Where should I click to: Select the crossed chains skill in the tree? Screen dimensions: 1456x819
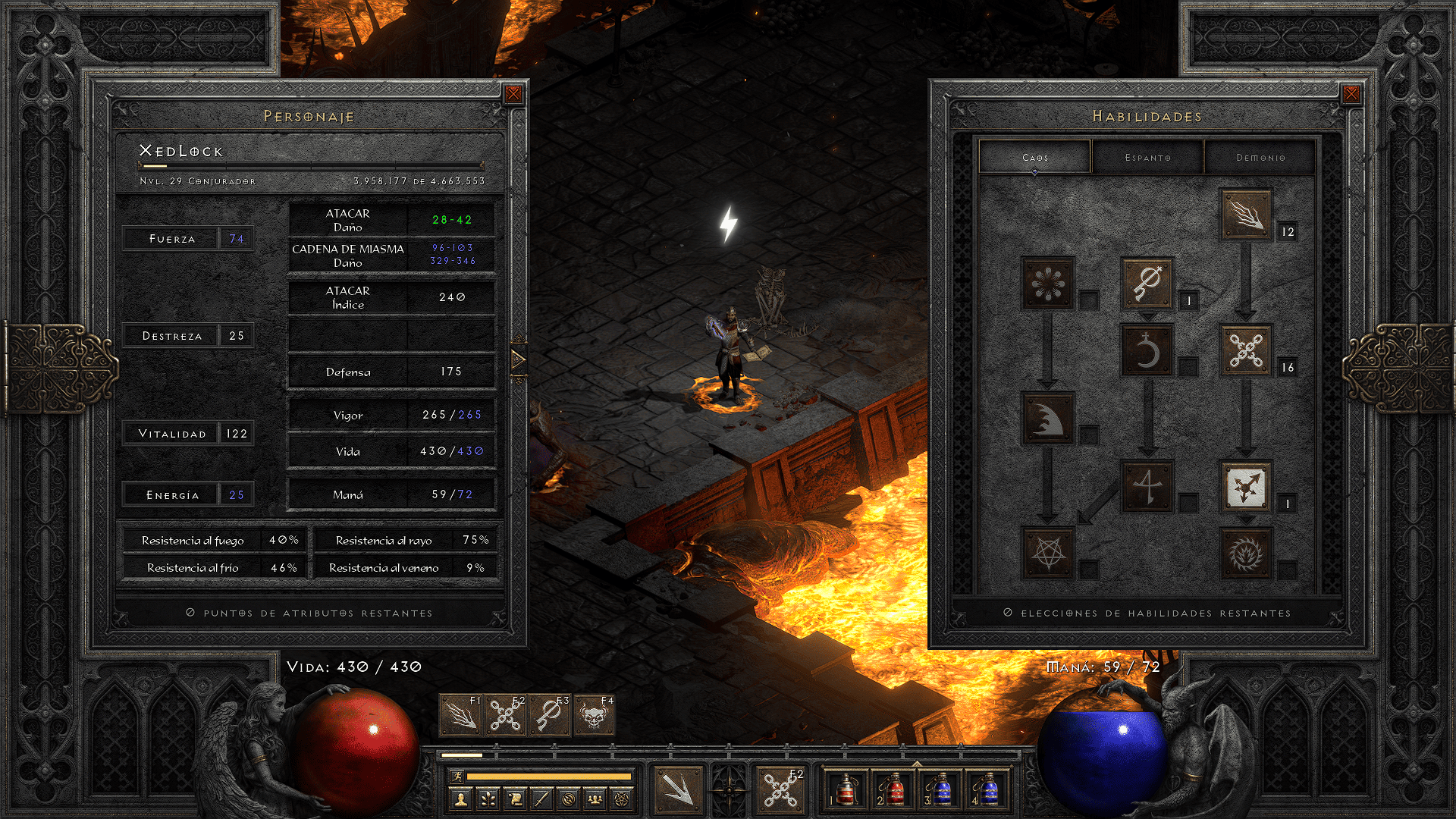pos(1246,351)
